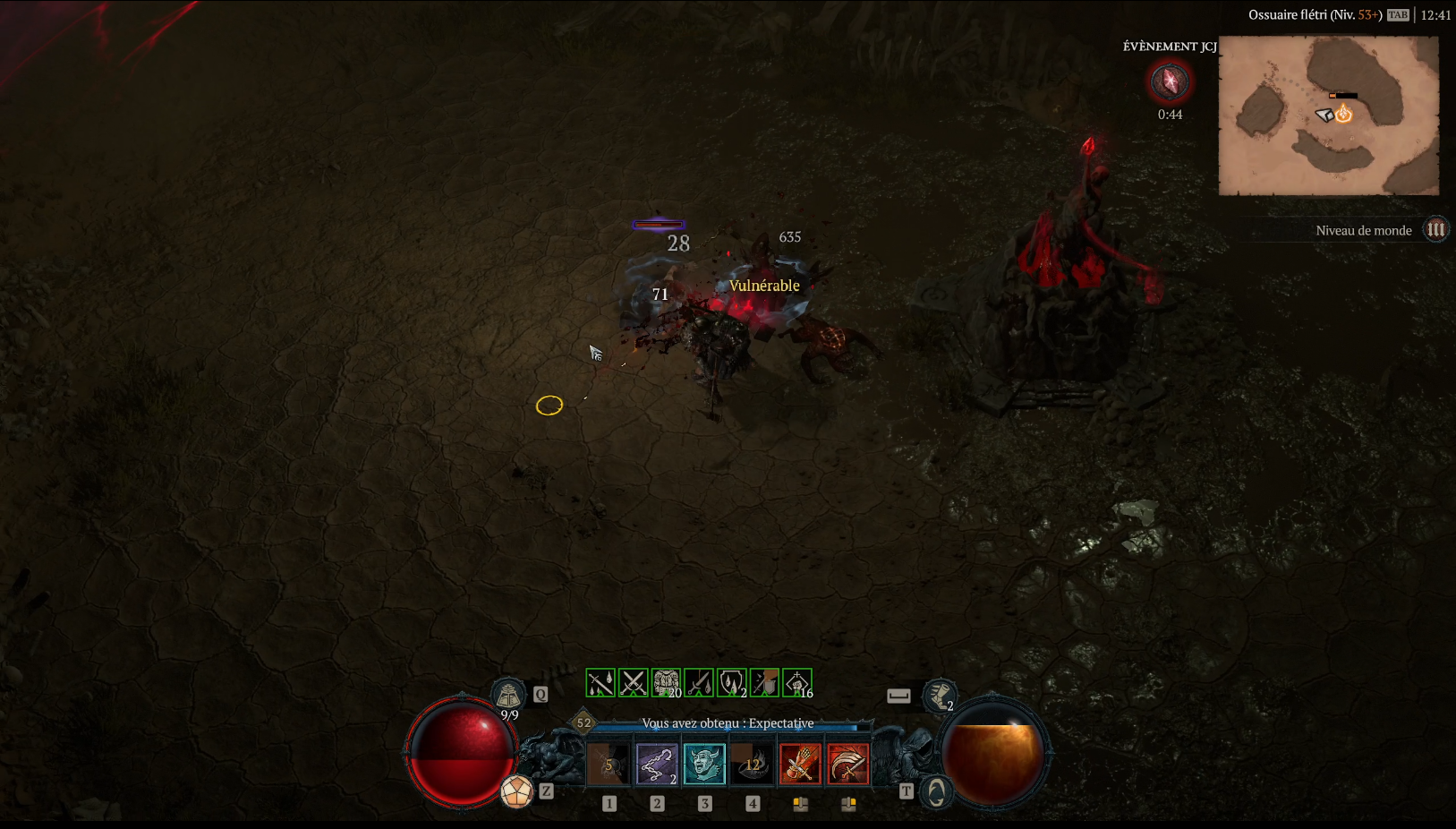Select the flame skill on cooldown 12
Screen dimensions: 1456x829
coord(753,764)
